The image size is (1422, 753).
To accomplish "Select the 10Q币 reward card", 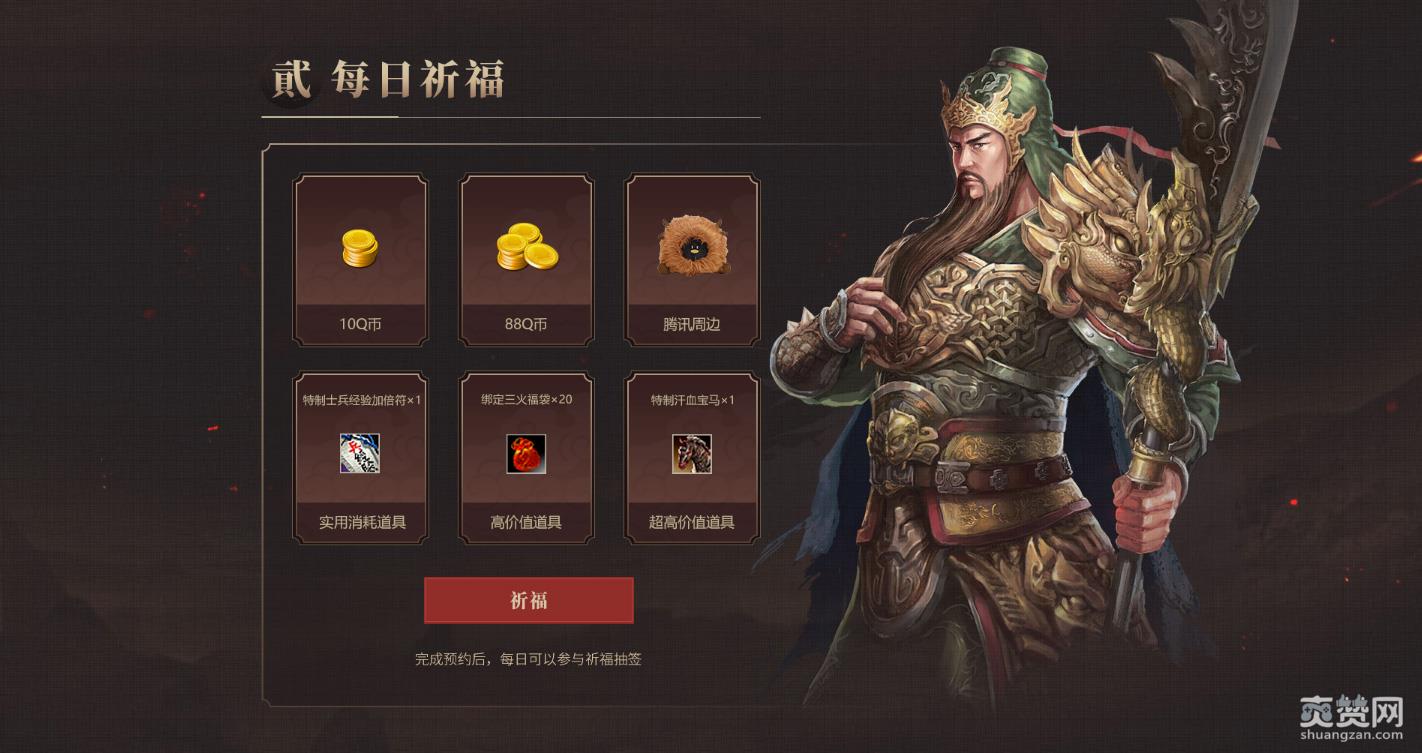I will (360, 260).
